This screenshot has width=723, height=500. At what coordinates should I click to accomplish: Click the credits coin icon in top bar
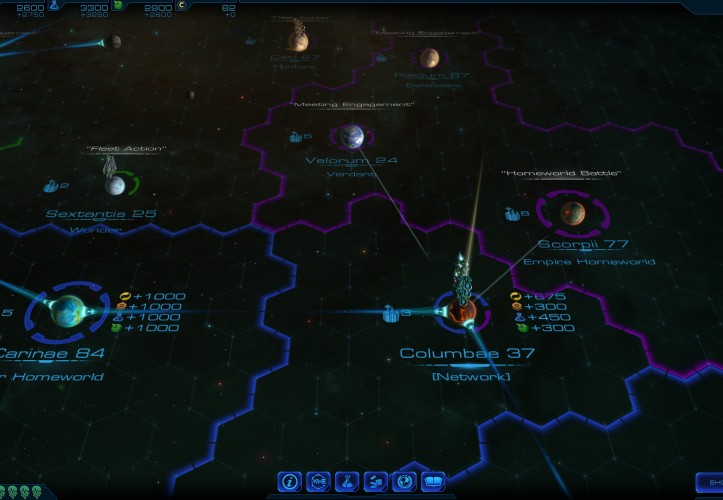[181, 6]
